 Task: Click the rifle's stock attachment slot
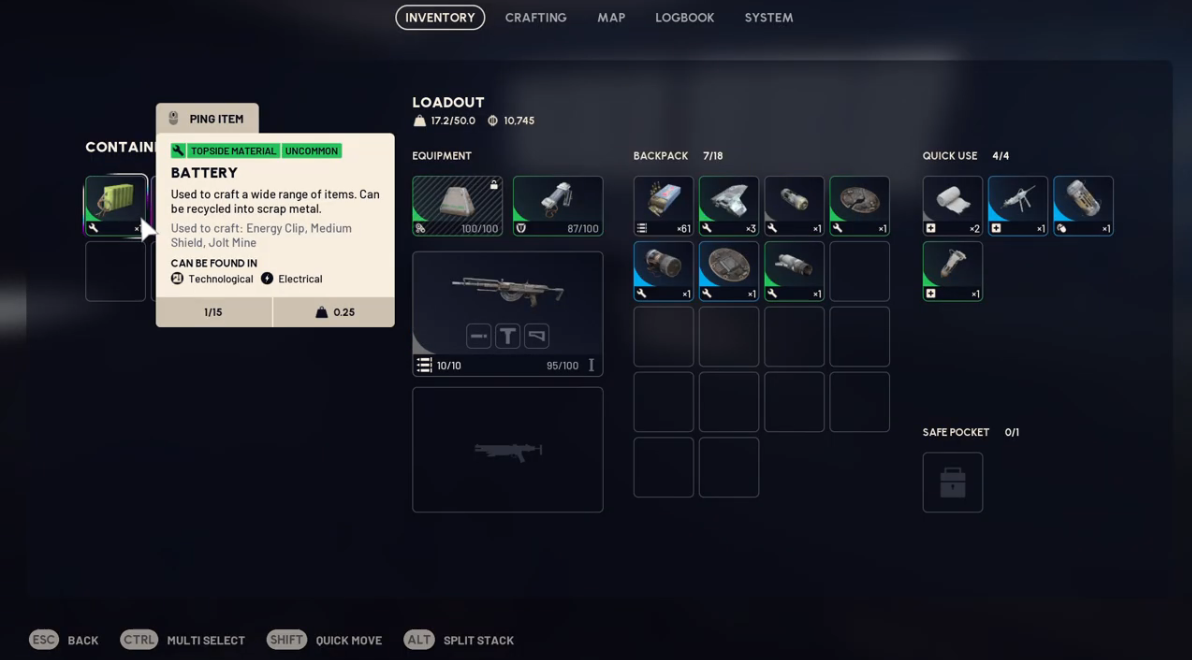[x=537, y=336]
